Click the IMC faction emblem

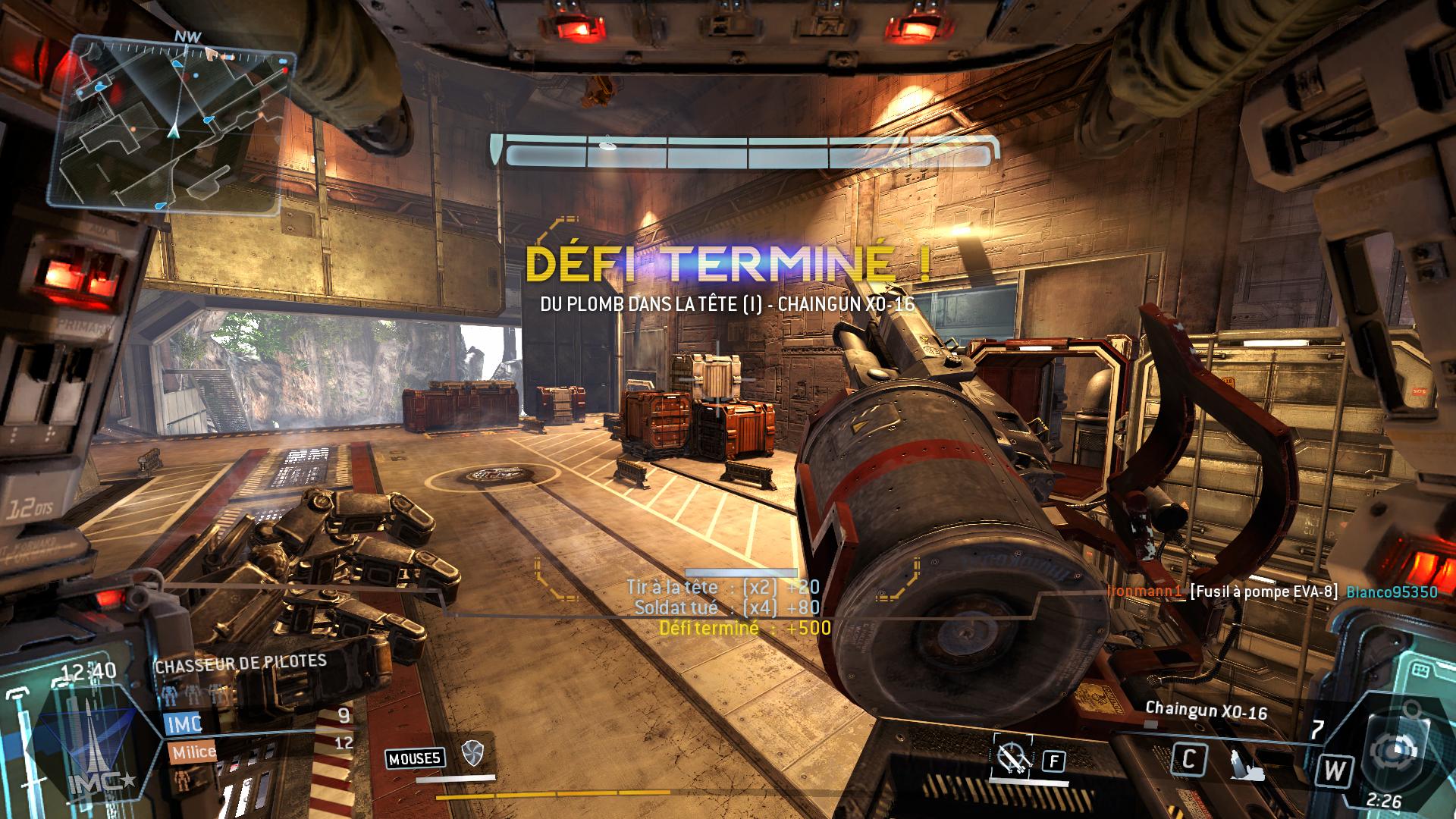click(x=89, y=748)
